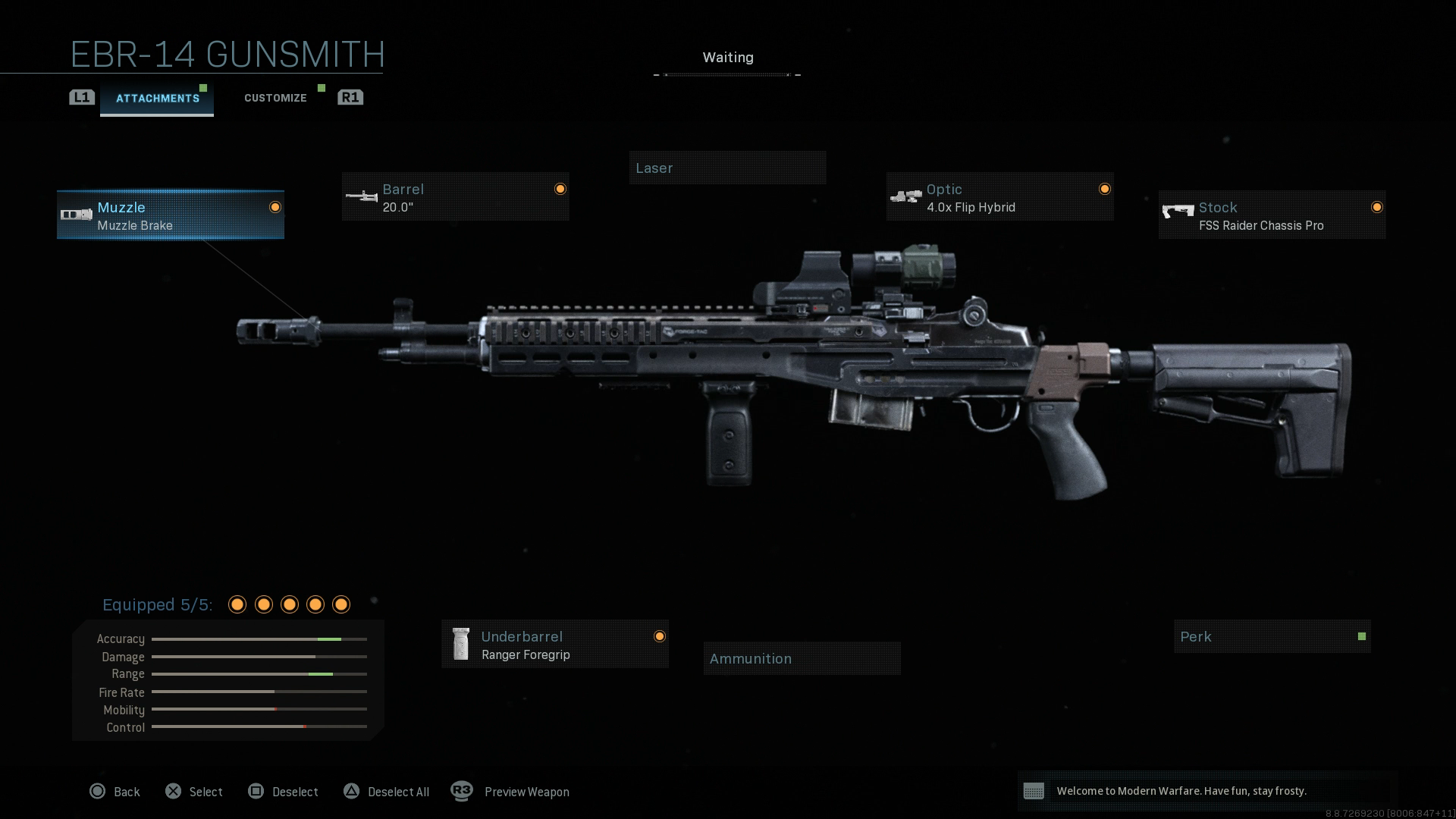Open the Muzzle Brake attachment slot
The image size is (1456, 819).
pos(169,215)
